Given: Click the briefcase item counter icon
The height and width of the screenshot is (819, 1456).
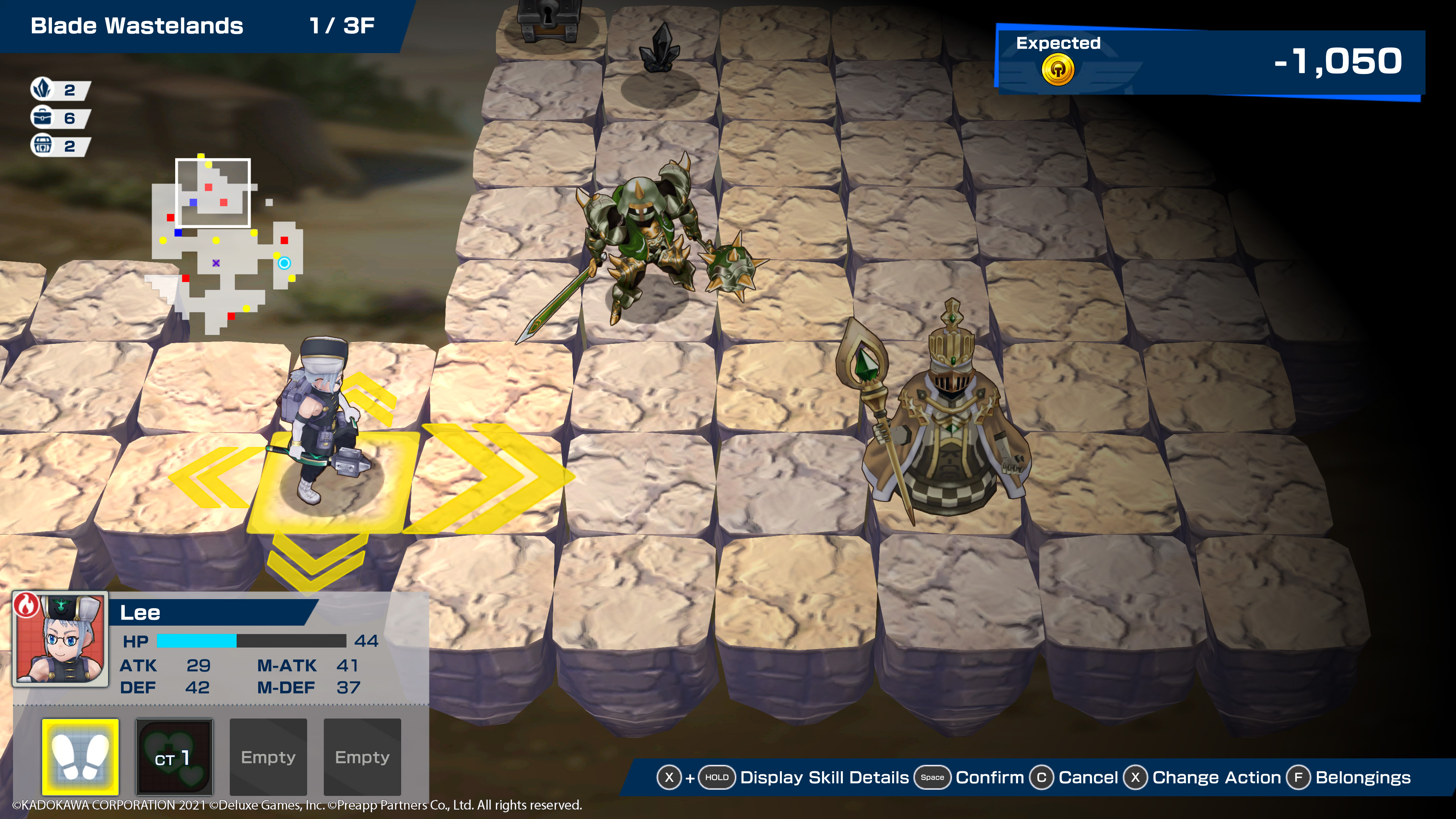Looking at the screenshot, I should pos(42,118).
